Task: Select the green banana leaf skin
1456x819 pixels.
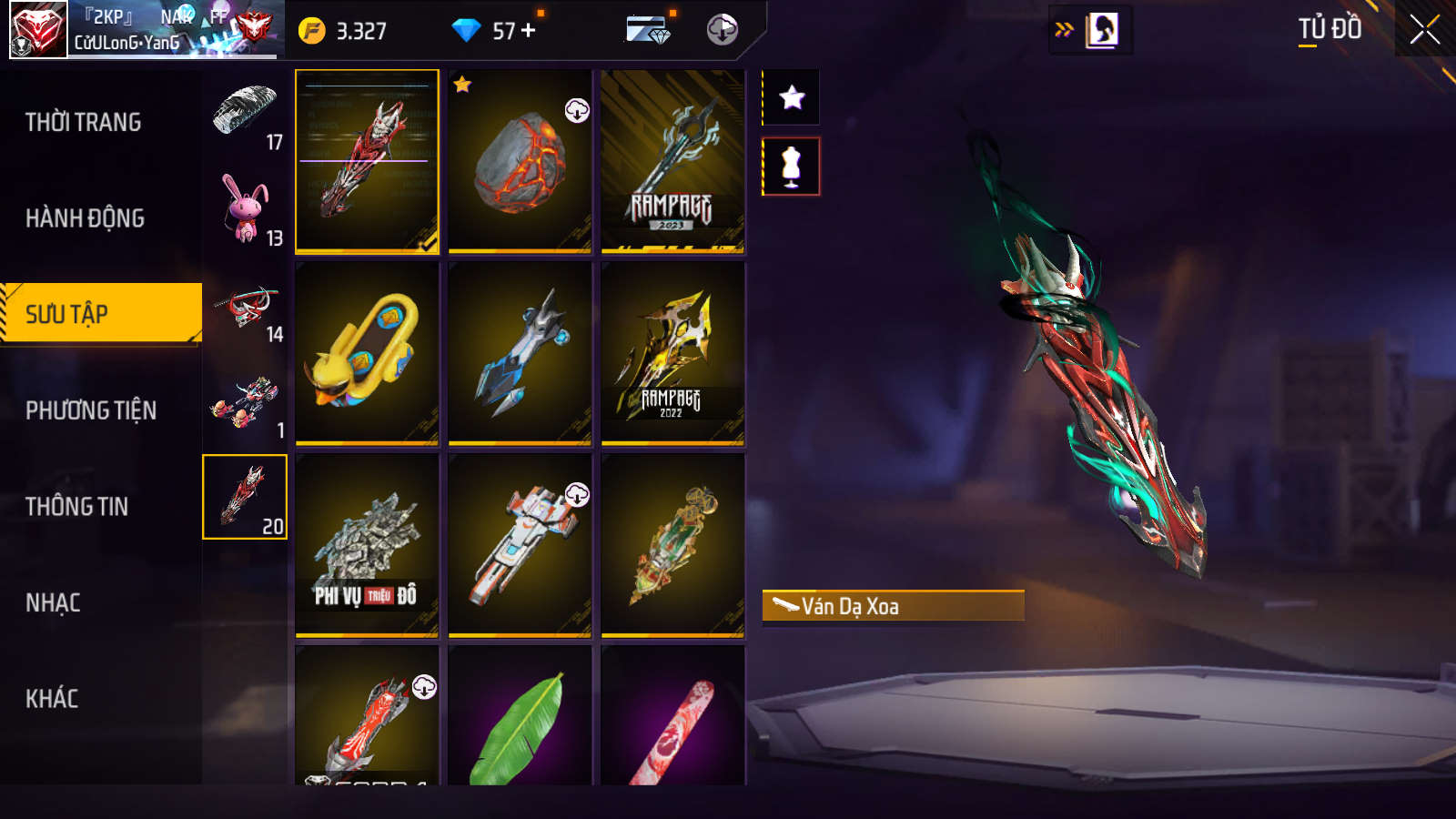Action: coord(520,719)
